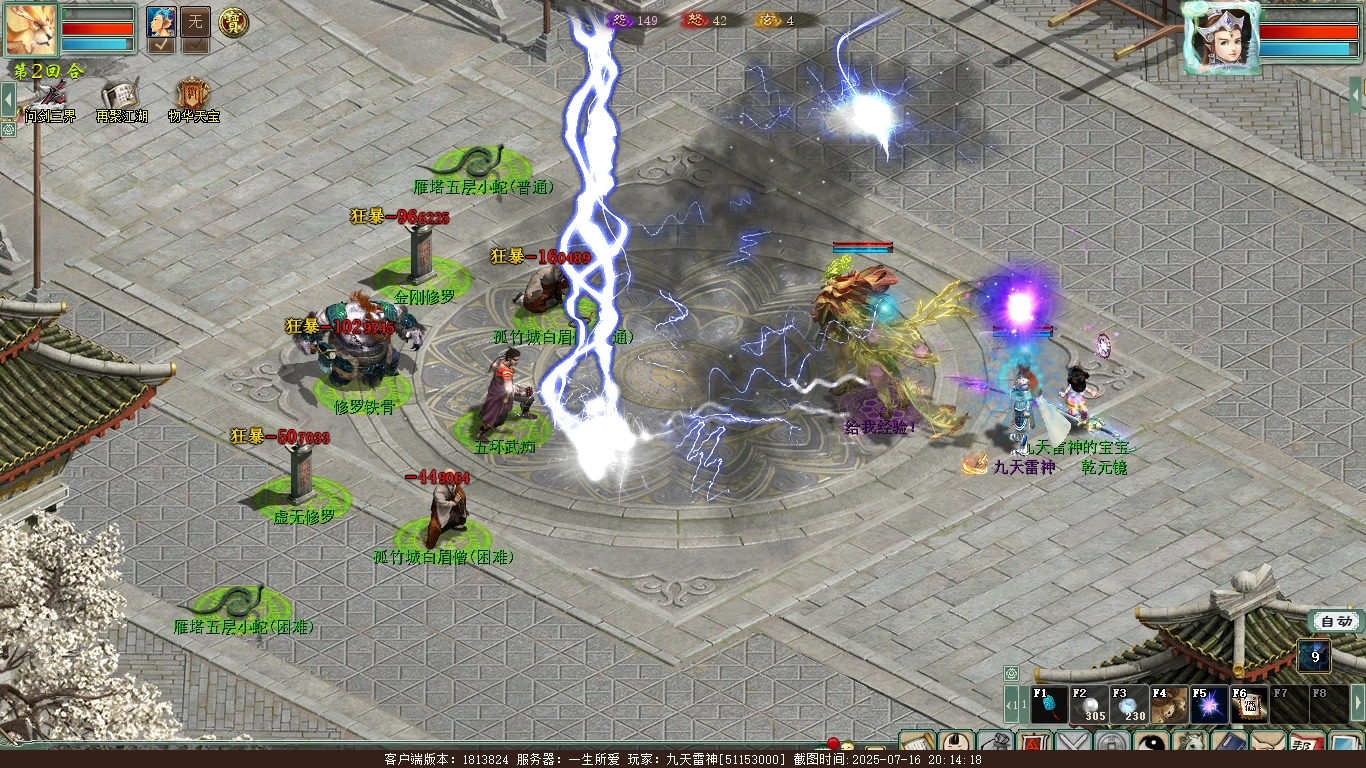The width and height of the screenshot is (1366, 768).
Task: Use the F2 white orb with 305 count
Action: (x=1089, y=705)
